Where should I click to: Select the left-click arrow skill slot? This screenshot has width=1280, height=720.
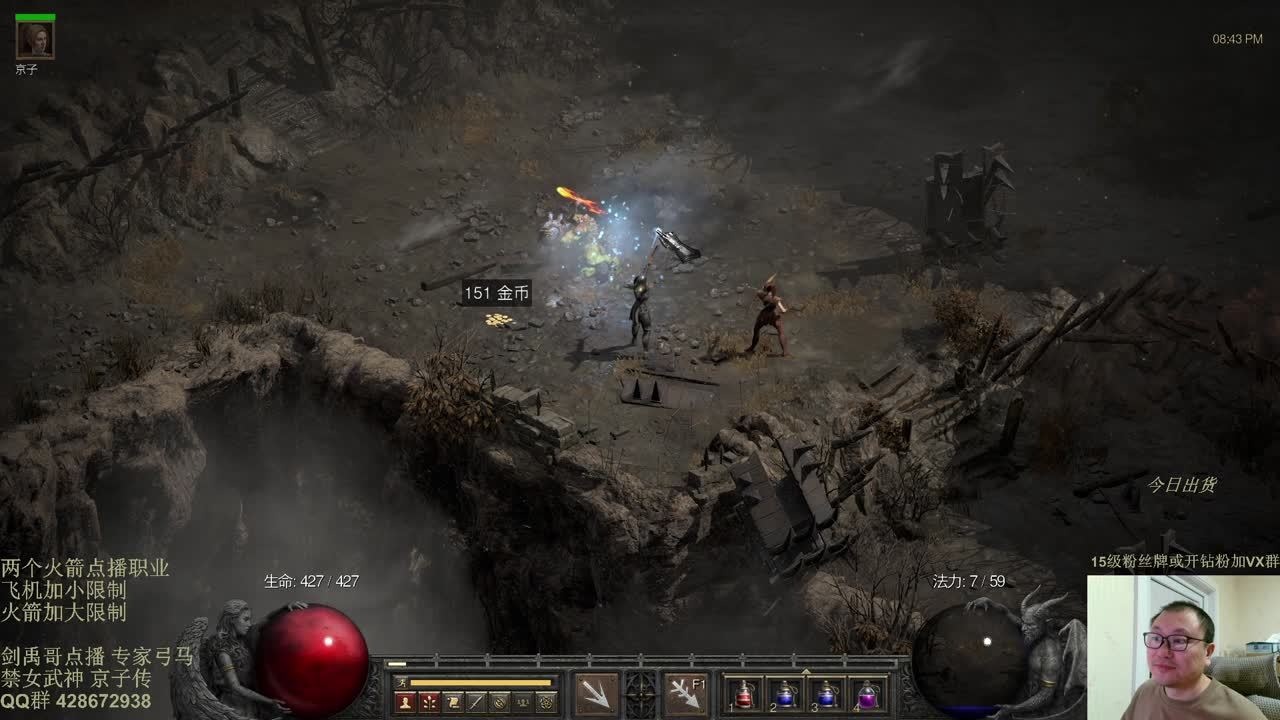(596, 693)
